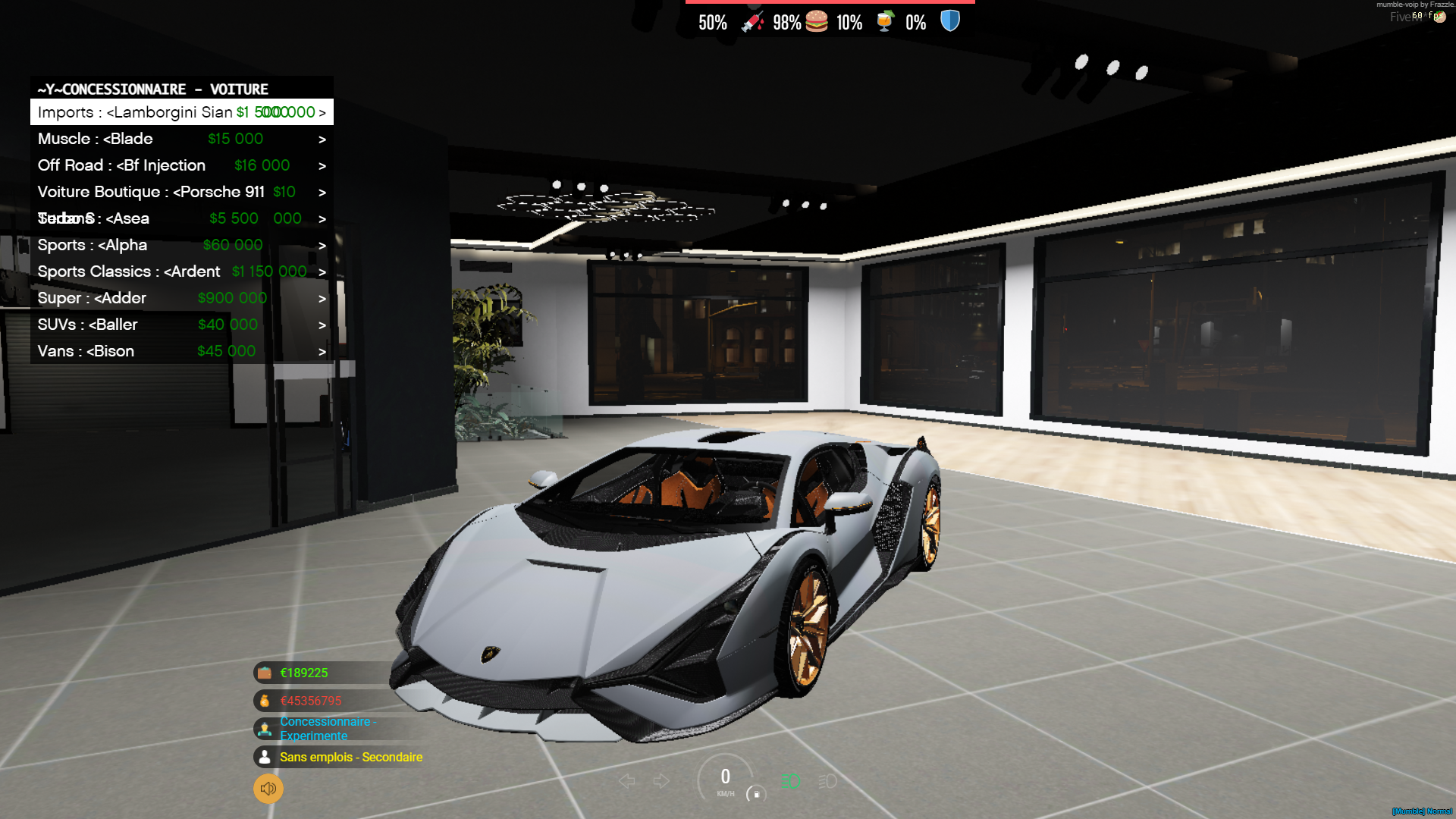Click the KM/H speedometer gauge

click(x=725, y=781)
